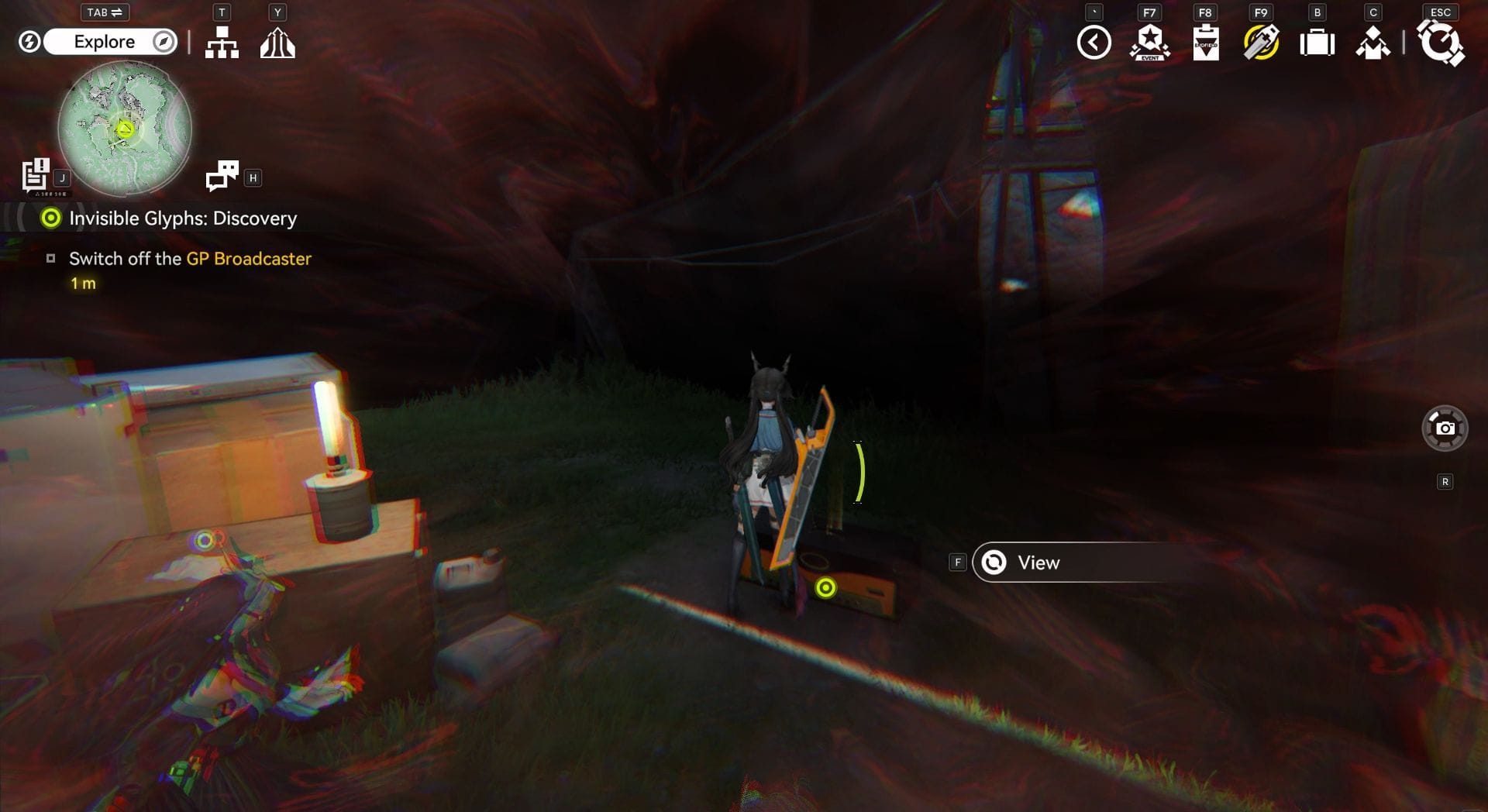The width and height of the screenshot is (1488, 812).
Task: Open the chat bubbles icon
Action: (222, 176)
